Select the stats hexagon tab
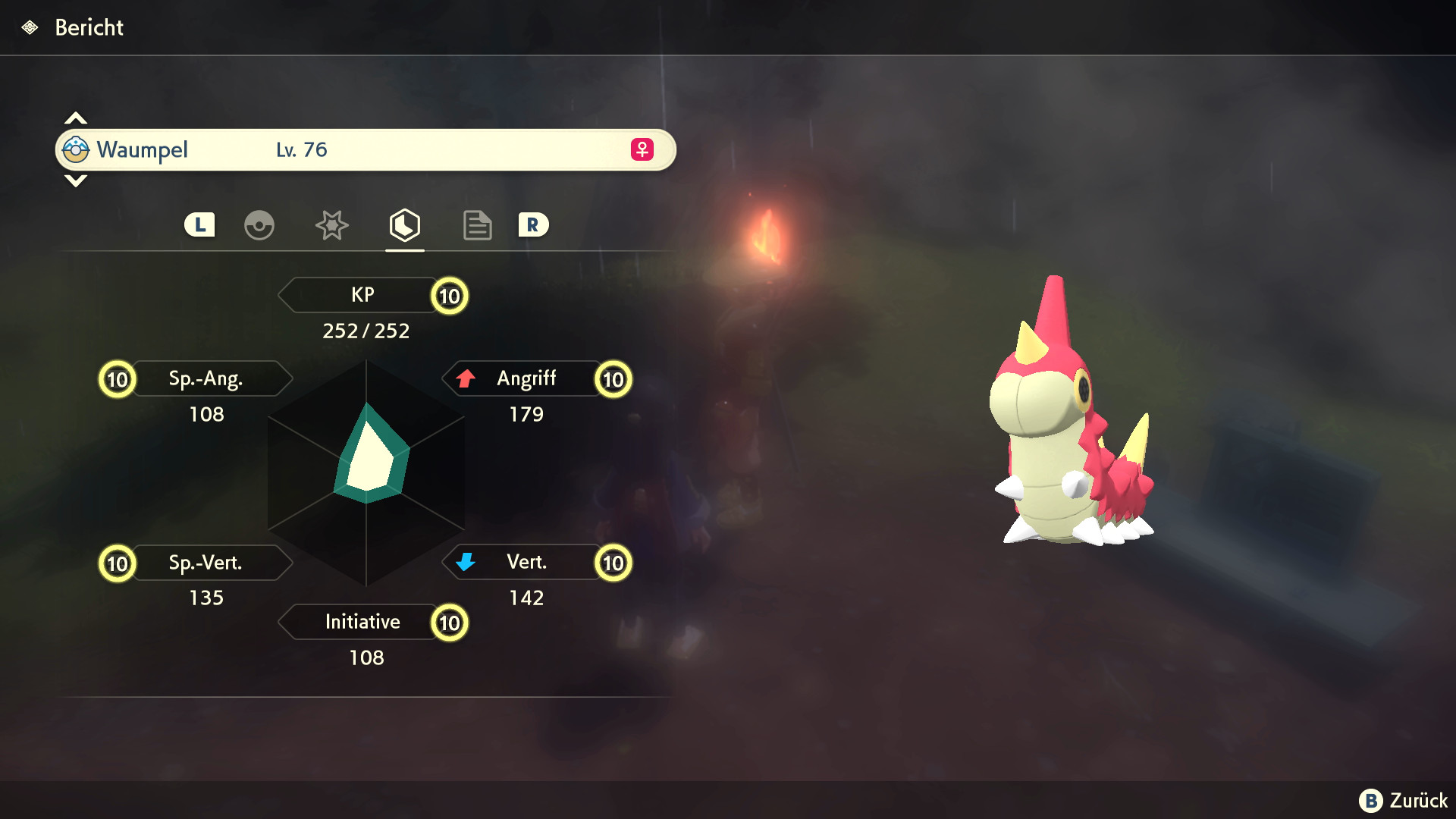This screenshot has height=819, width=1456. pyautogui.click(x=405, y=225)
